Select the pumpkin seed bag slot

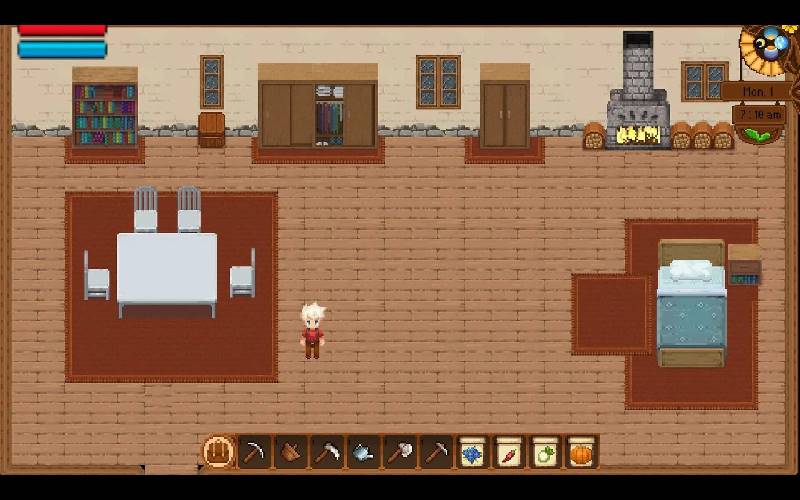click(581, 452)
